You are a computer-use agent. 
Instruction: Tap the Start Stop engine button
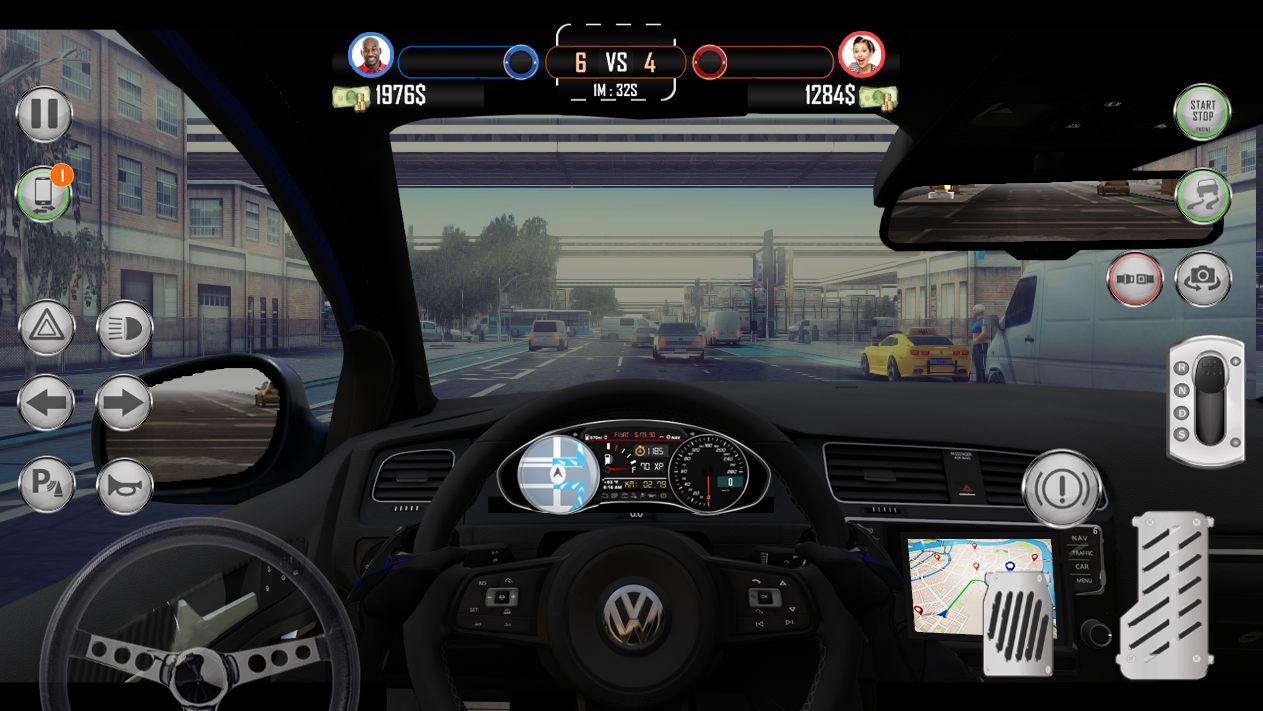[x=1202, y=112]
